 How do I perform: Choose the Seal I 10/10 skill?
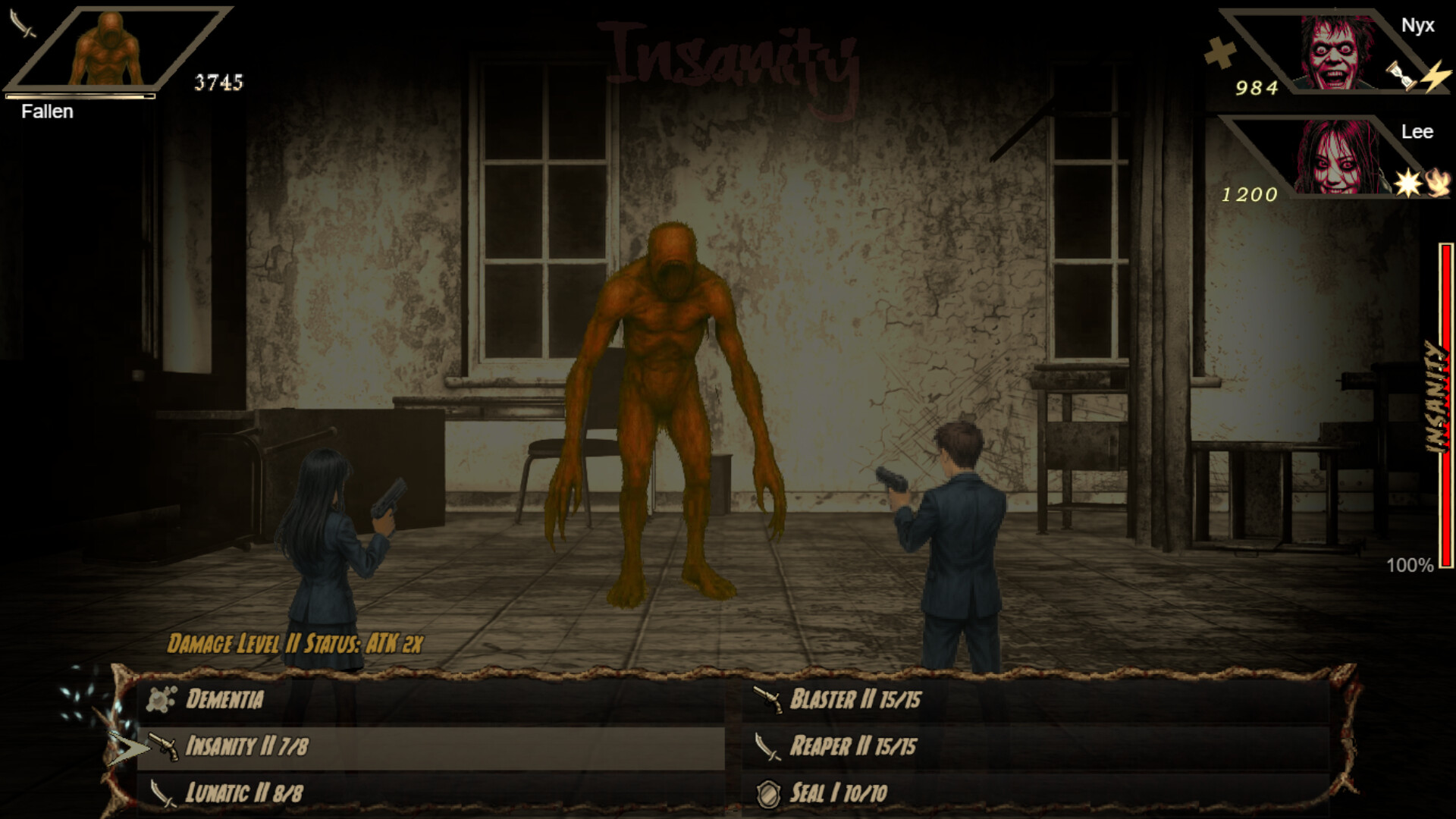tap(842, 792)
